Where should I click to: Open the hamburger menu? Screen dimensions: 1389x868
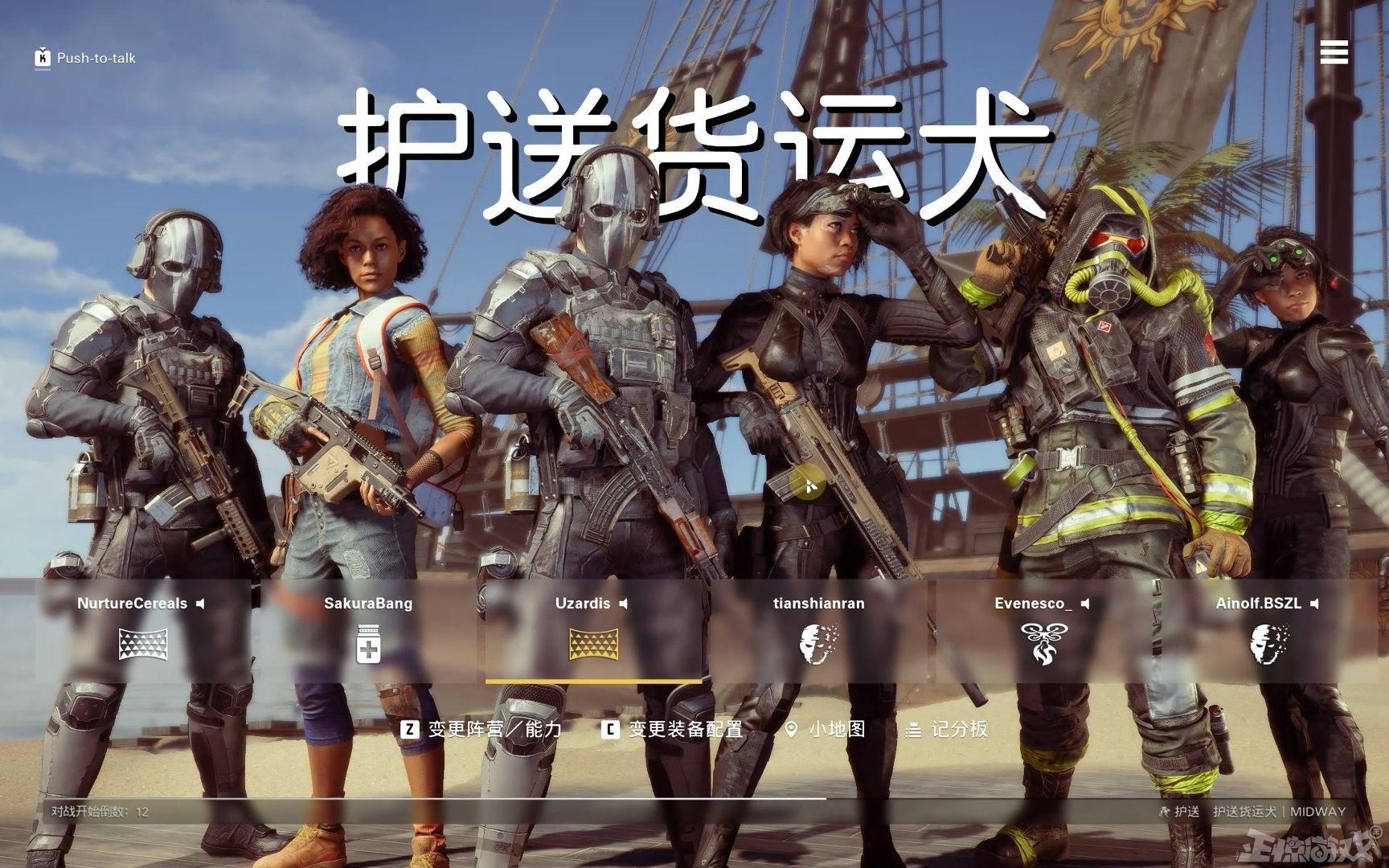point(1334,52)
